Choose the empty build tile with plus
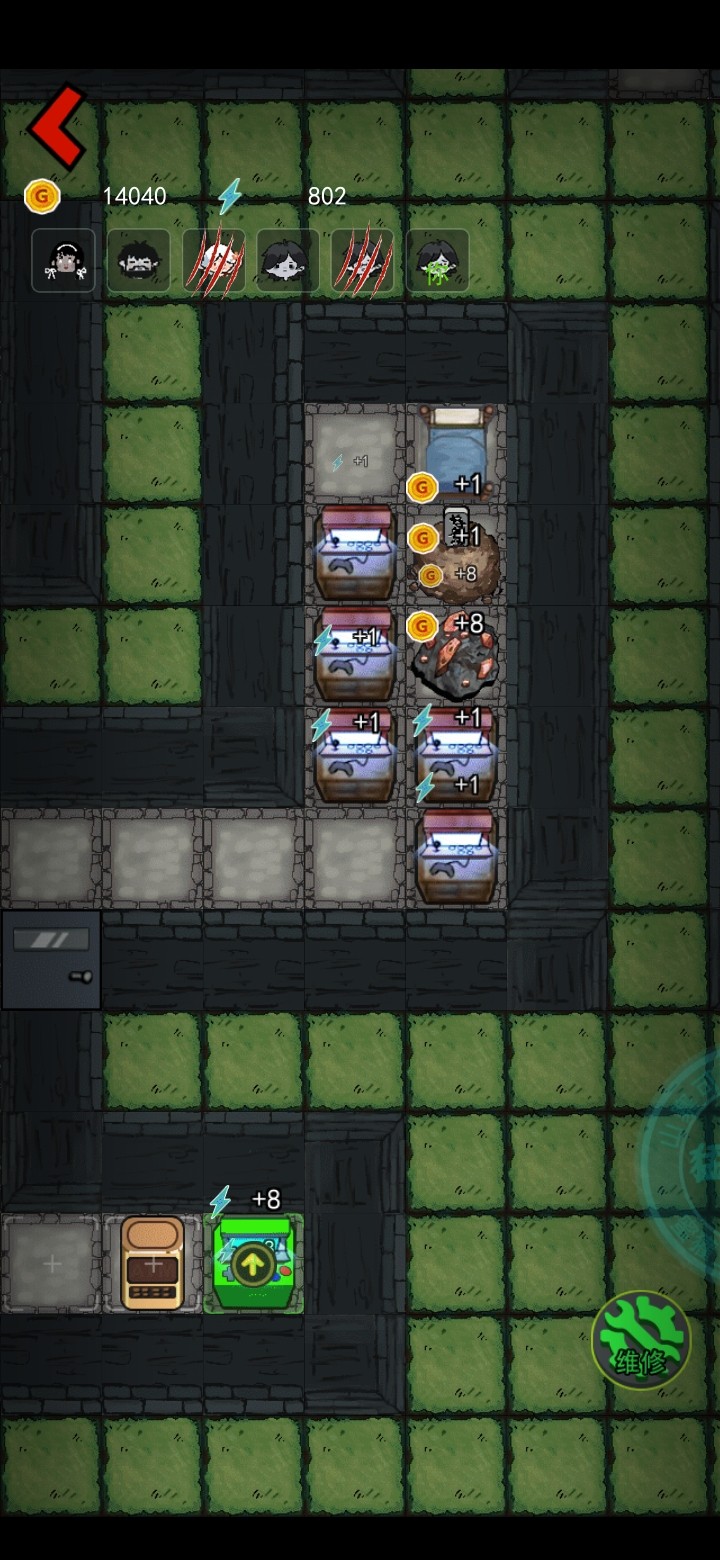The image size is (720, 1560). [52, 1264]
